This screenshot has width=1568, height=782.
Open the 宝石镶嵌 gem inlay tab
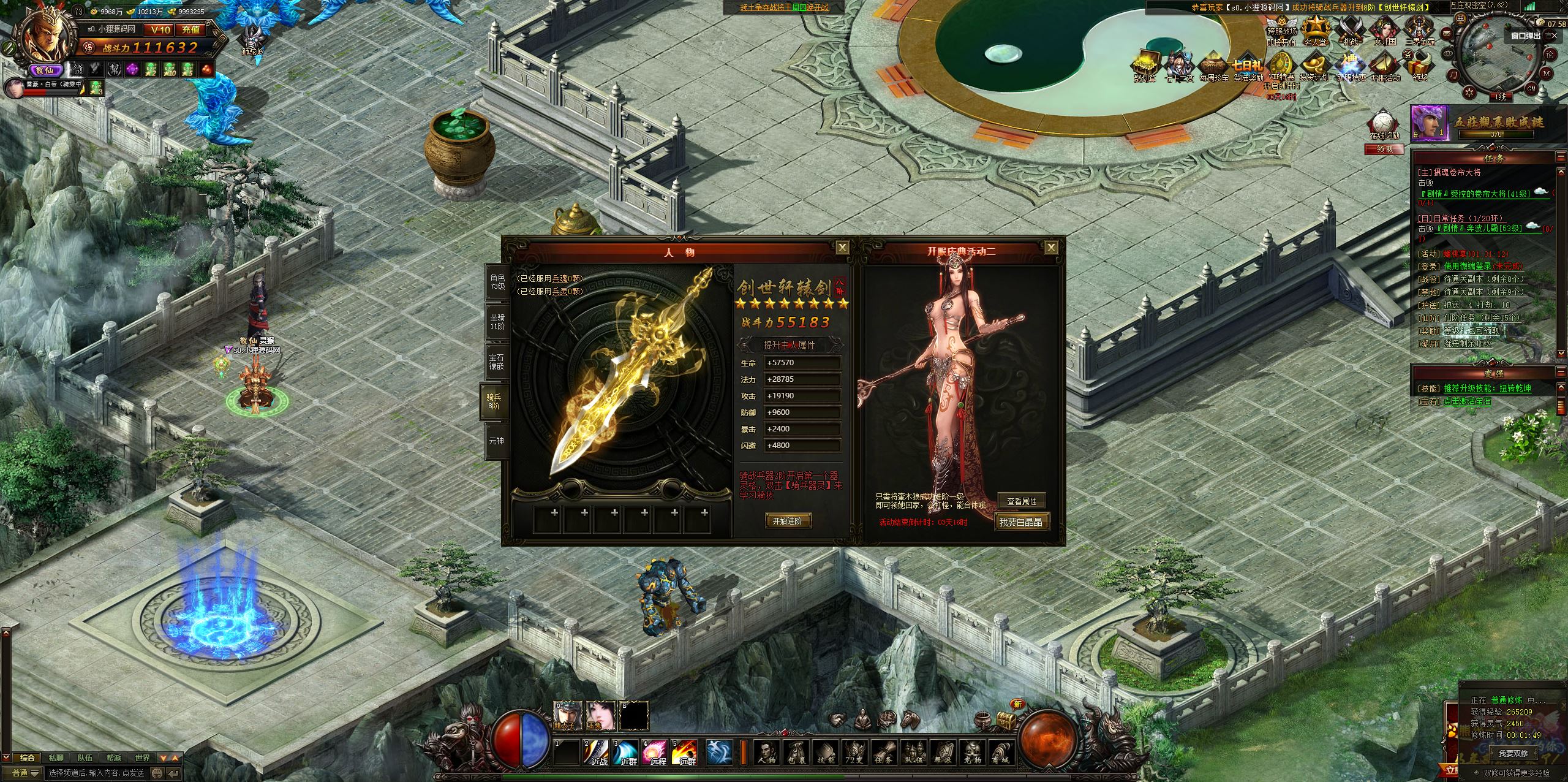(x=497, y=362)
